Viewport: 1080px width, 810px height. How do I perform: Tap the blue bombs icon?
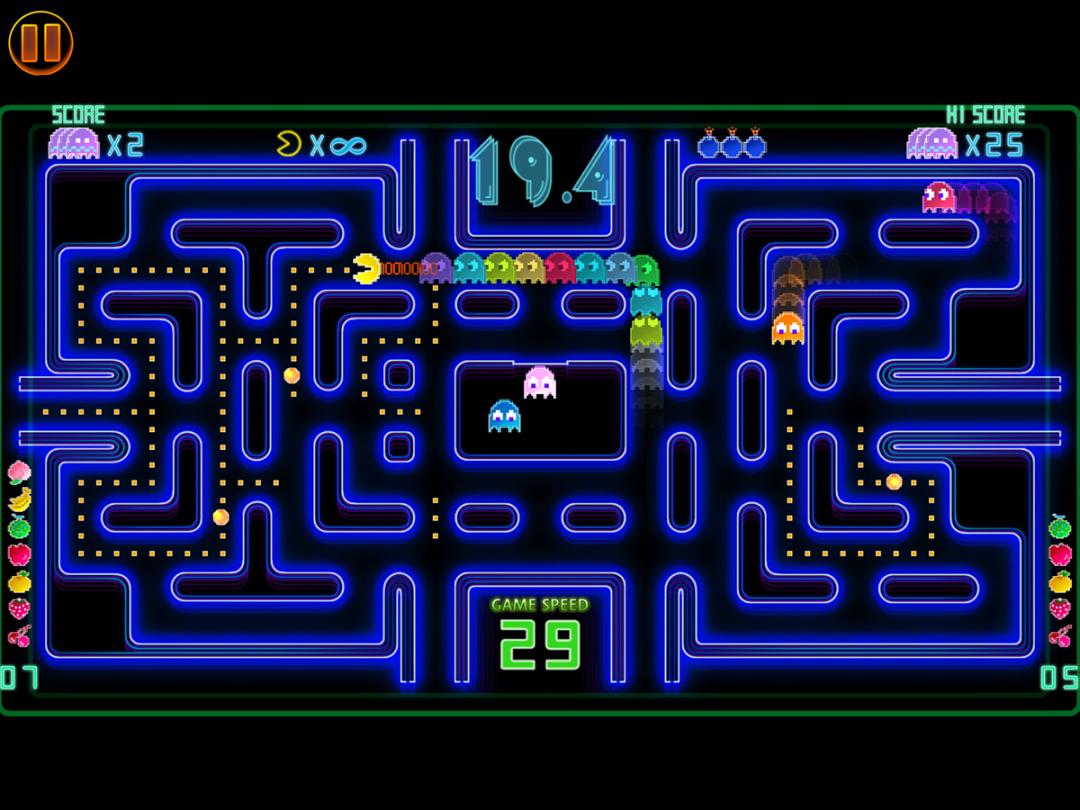731,144
